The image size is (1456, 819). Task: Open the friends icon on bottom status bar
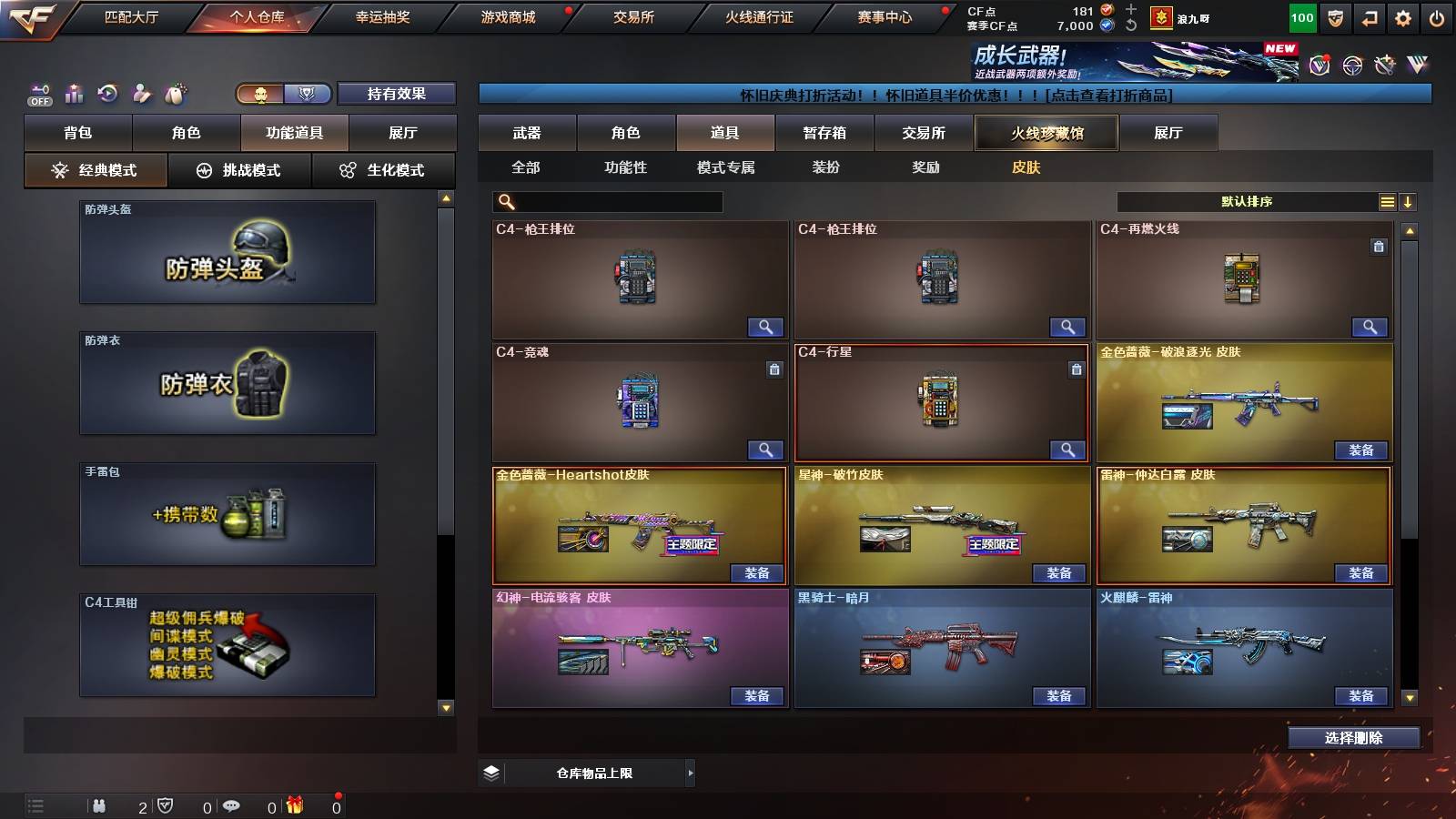pos(99,804)
